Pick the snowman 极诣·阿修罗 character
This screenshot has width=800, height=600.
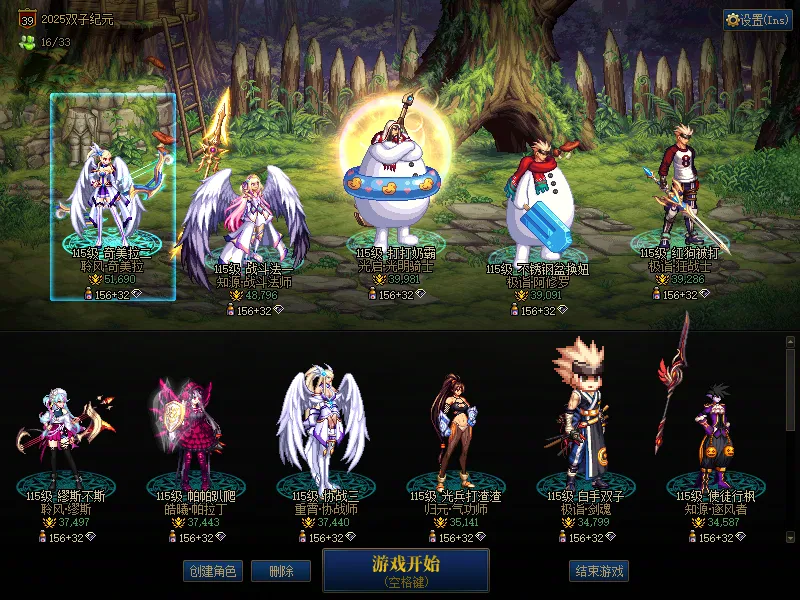click(538, 210)
